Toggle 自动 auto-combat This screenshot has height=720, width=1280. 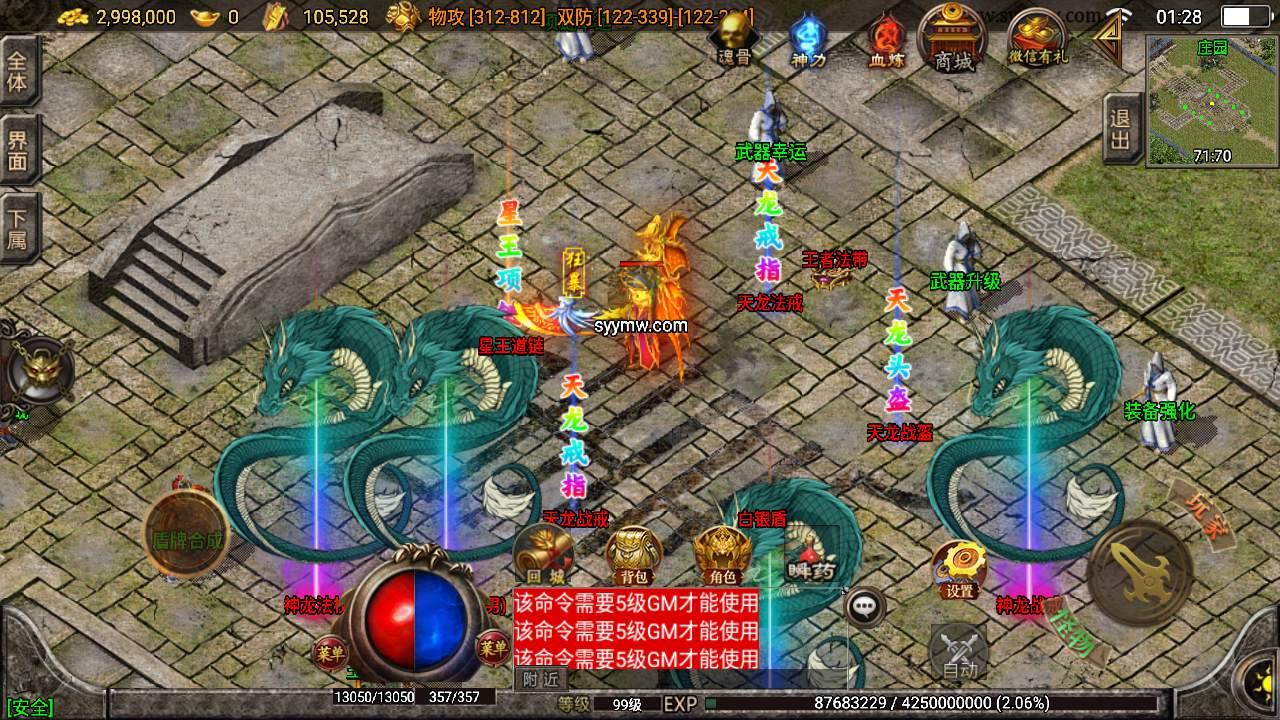[x=958, y=652]
